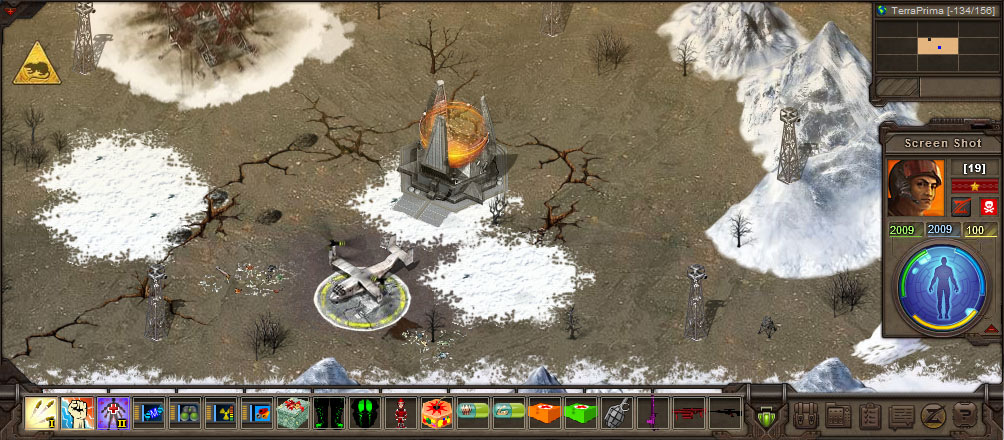
Task: Activate the raised fist skill
Action: [x=76, y=411]
